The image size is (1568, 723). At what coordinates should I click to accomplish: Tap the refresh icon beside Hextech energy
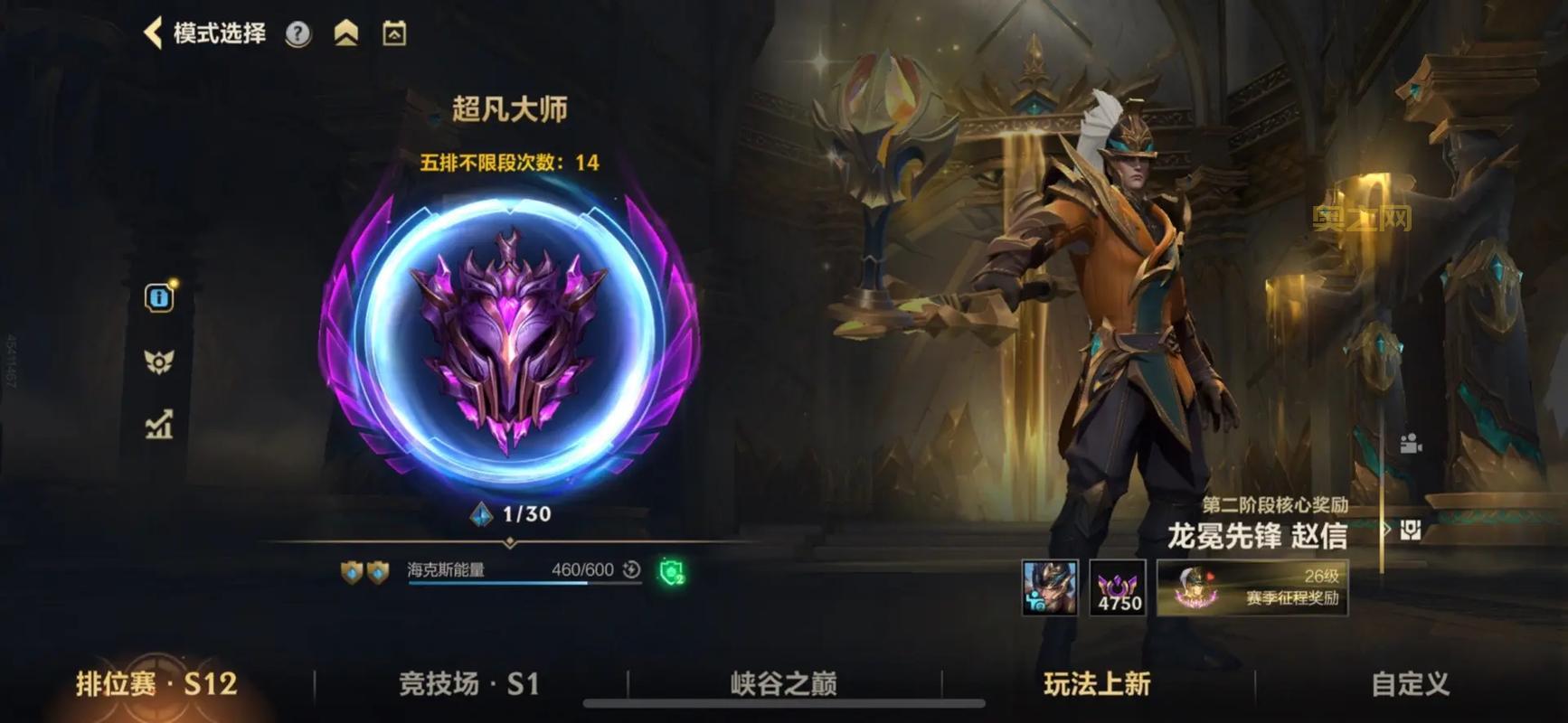pos(628,570)
